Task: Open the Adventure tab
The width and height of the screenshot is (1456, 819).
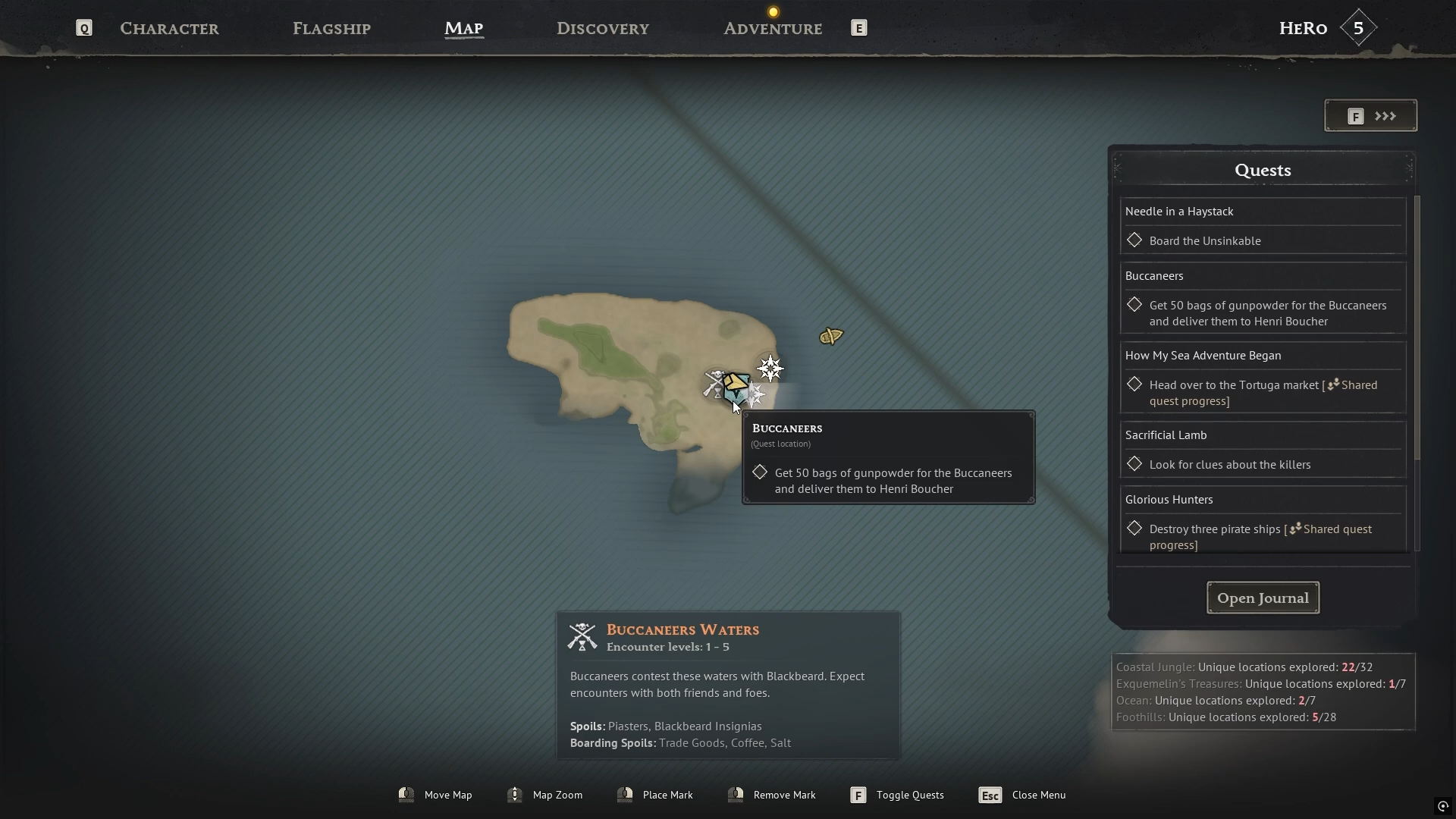Action: [x=772, y=29]
